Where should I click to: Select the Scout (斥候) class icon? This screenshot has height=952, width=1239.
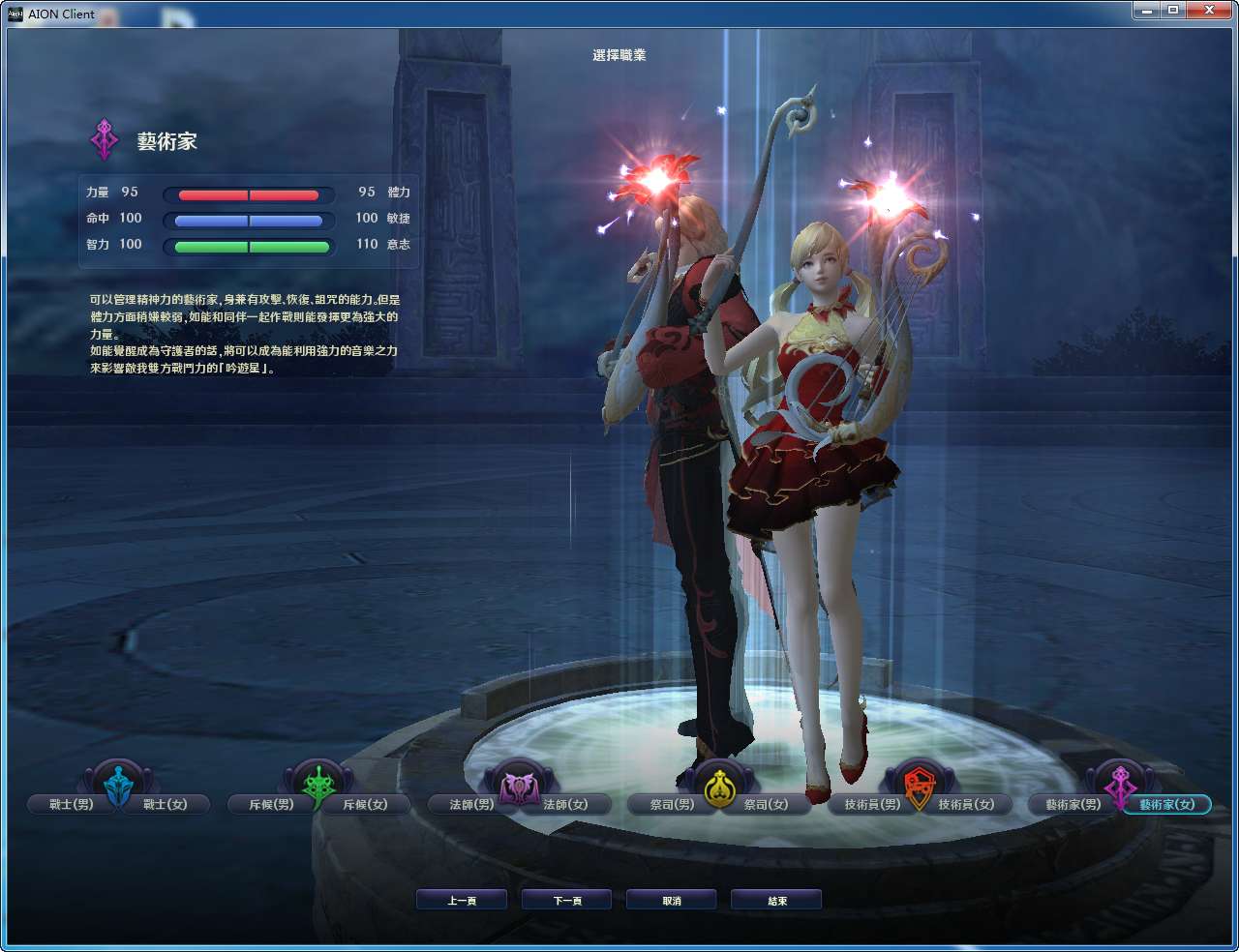tap(318, 784)
